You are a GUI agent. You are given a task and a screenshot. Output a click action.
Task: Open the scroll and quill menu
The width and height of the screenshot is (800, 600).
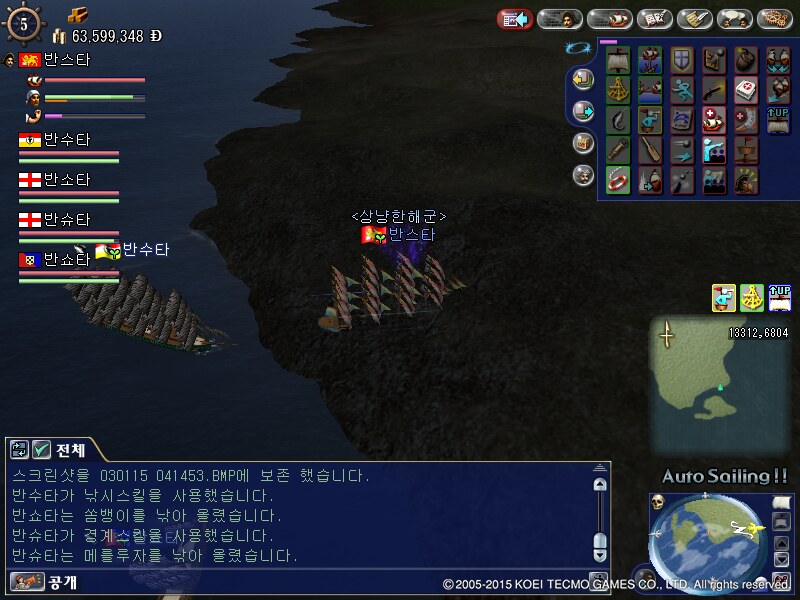pyautogui.click(x=695, y=18)
